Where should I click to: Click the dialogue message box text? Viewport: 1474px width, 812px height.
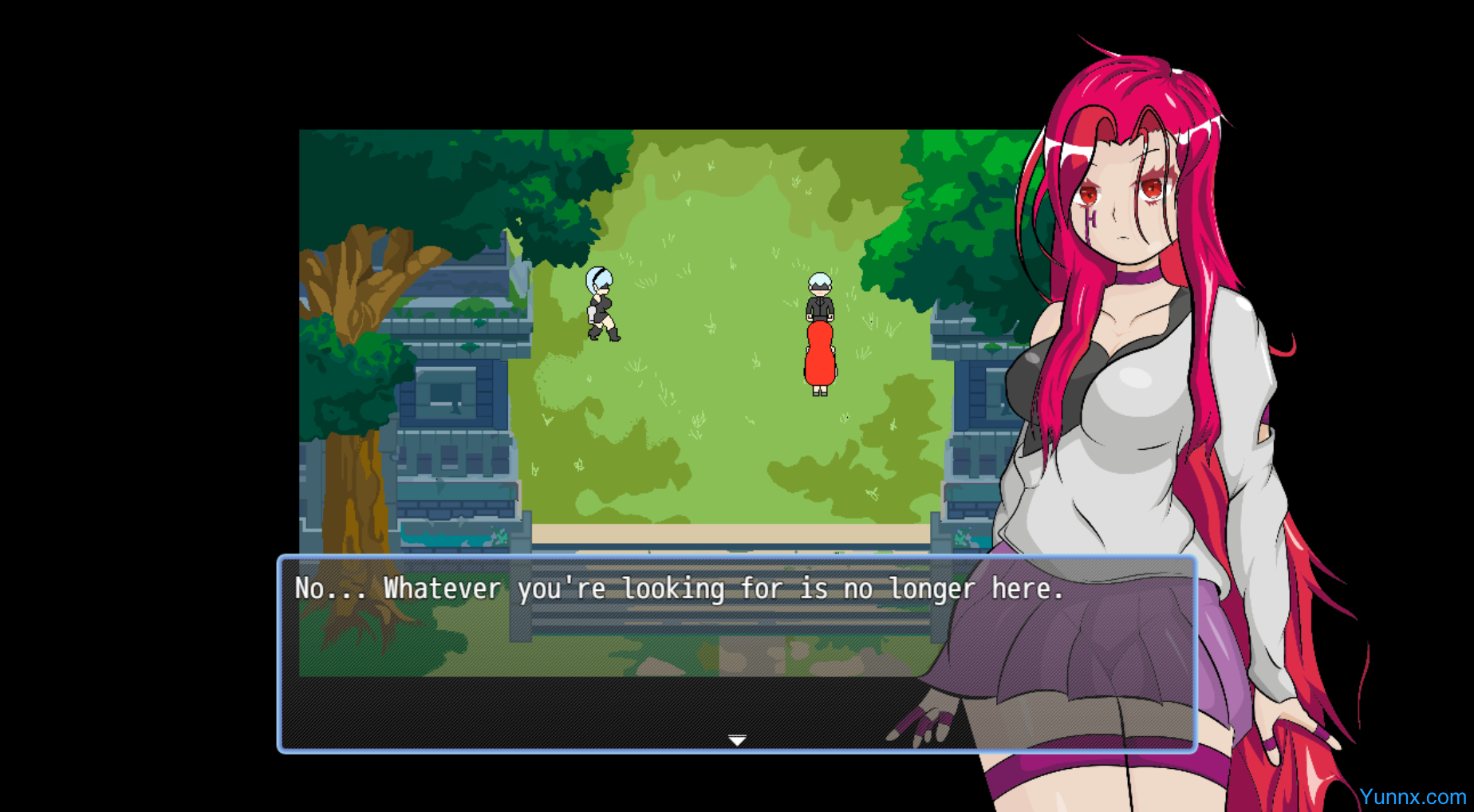click(x=679, y=589)
